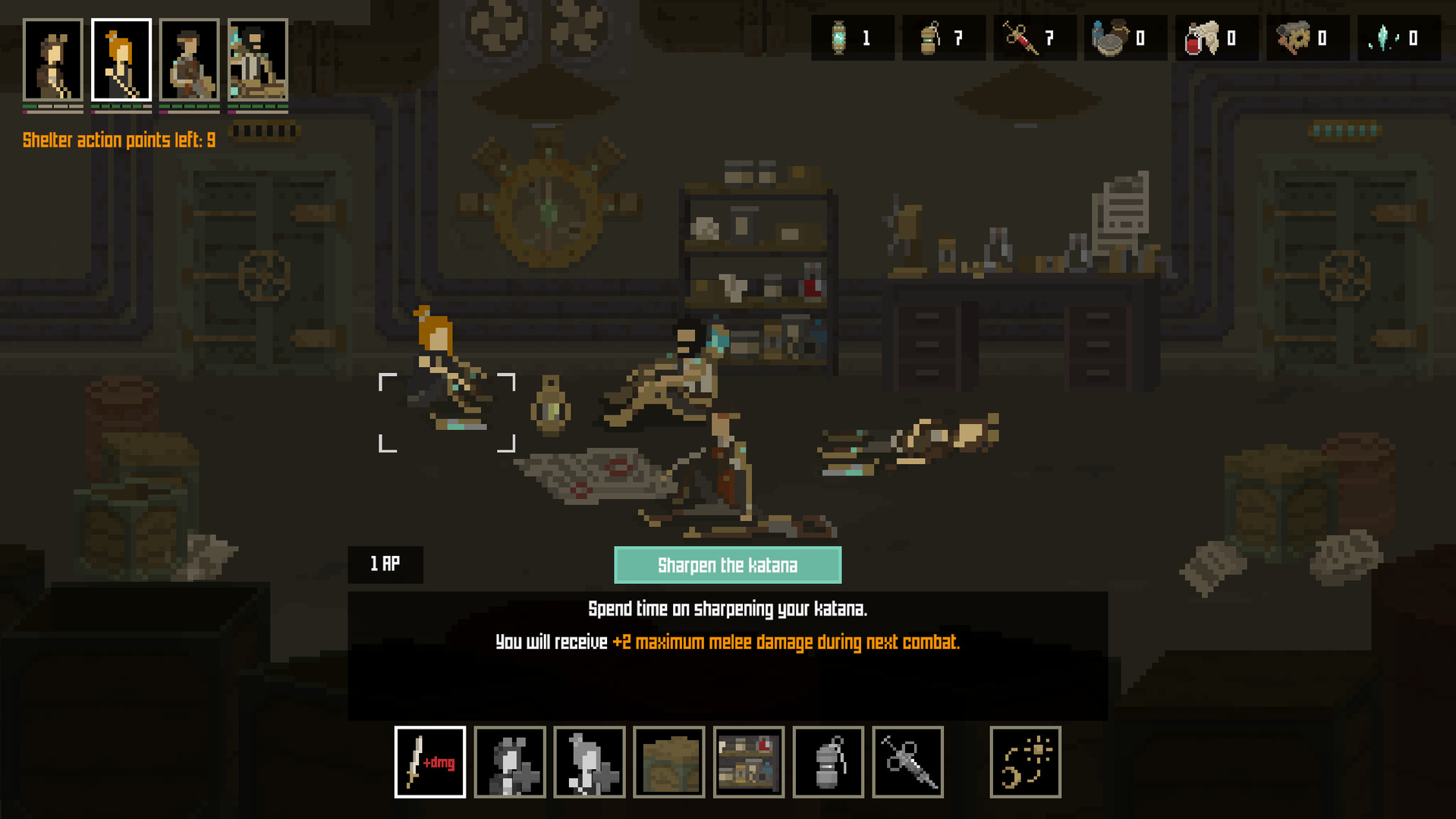Select the sharpen katana action icon

(x=429, y=762)
